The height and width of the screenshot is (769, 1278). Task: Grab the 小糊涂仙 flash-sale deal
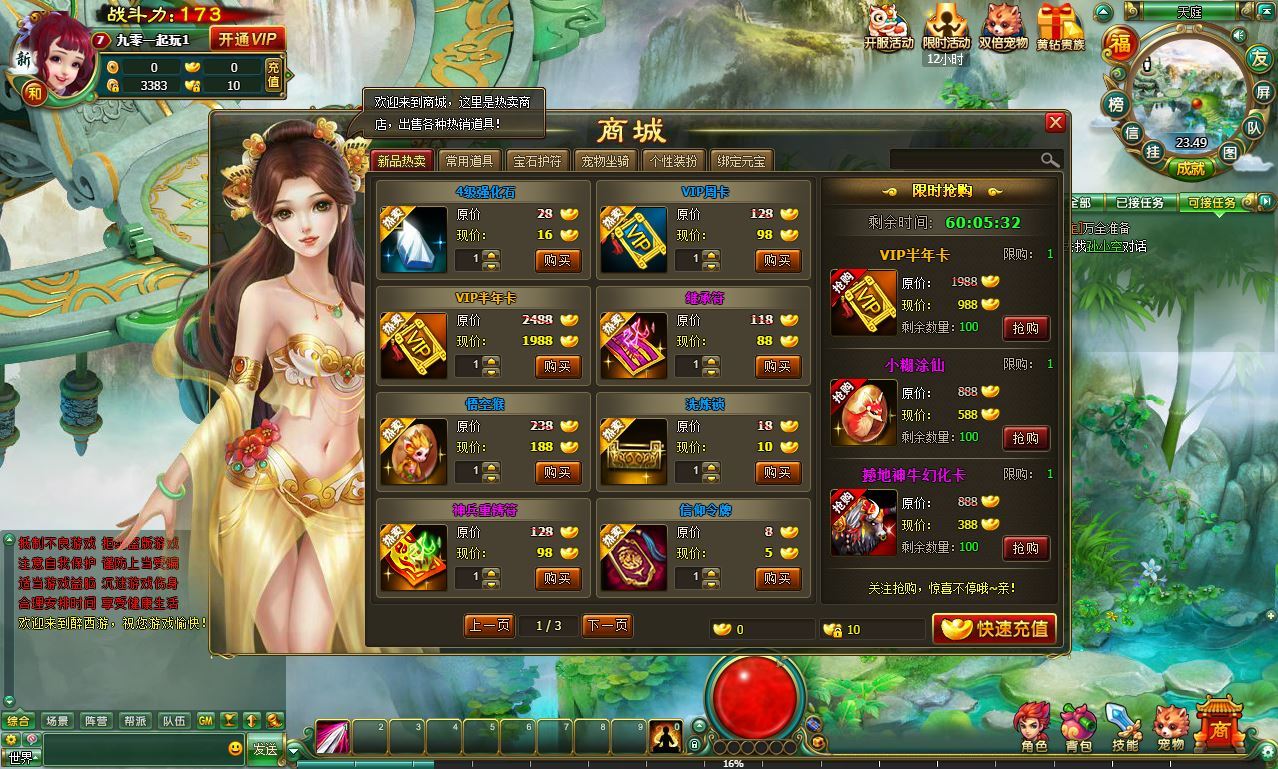pyautogui.click(x=1025, y=438)
